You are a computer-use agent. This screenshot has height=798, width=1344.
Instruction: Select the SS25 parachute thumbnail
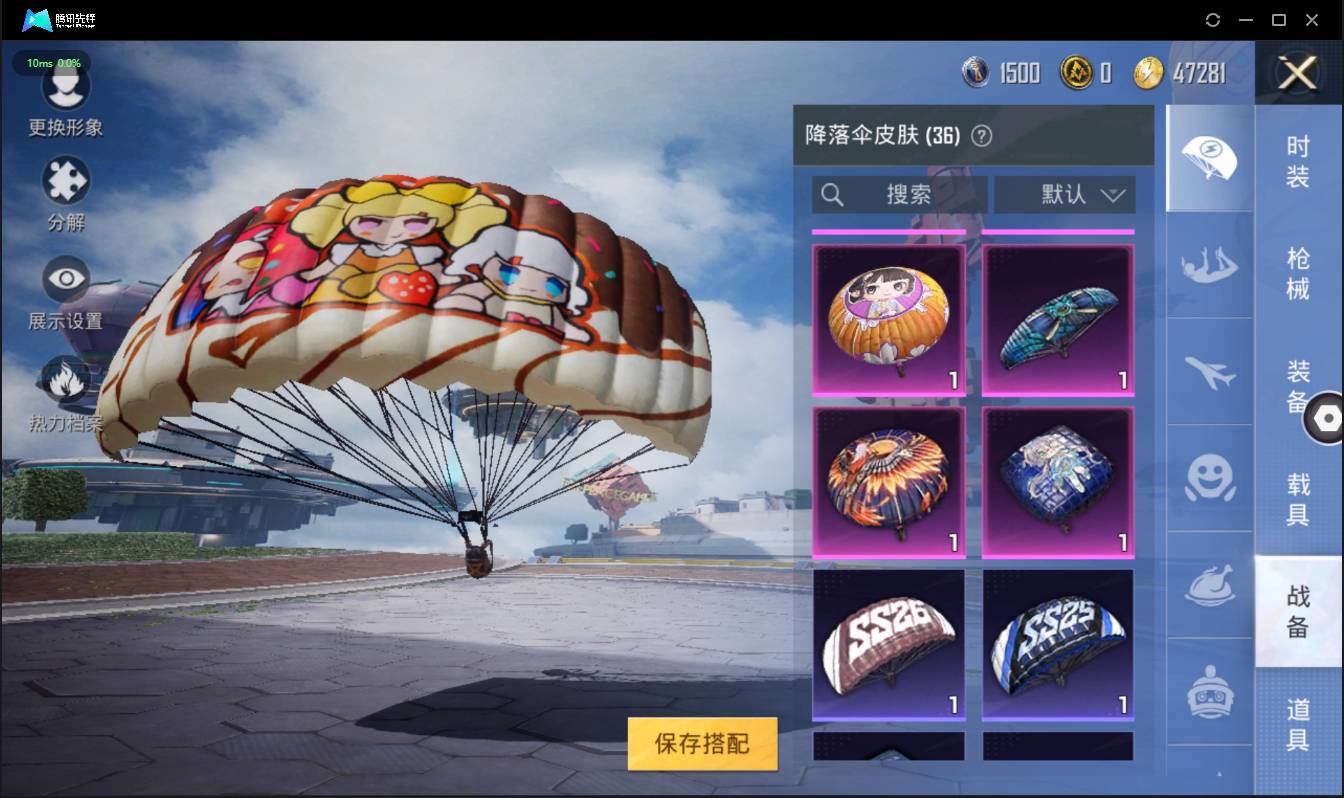tap(1057, 643)
